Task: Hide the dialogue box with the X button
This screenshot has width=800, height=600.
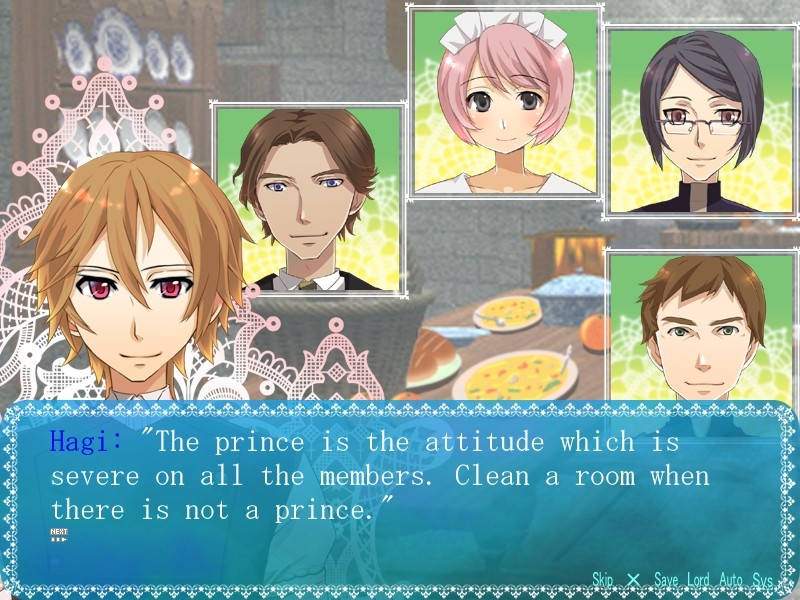Action: (633, 580)
